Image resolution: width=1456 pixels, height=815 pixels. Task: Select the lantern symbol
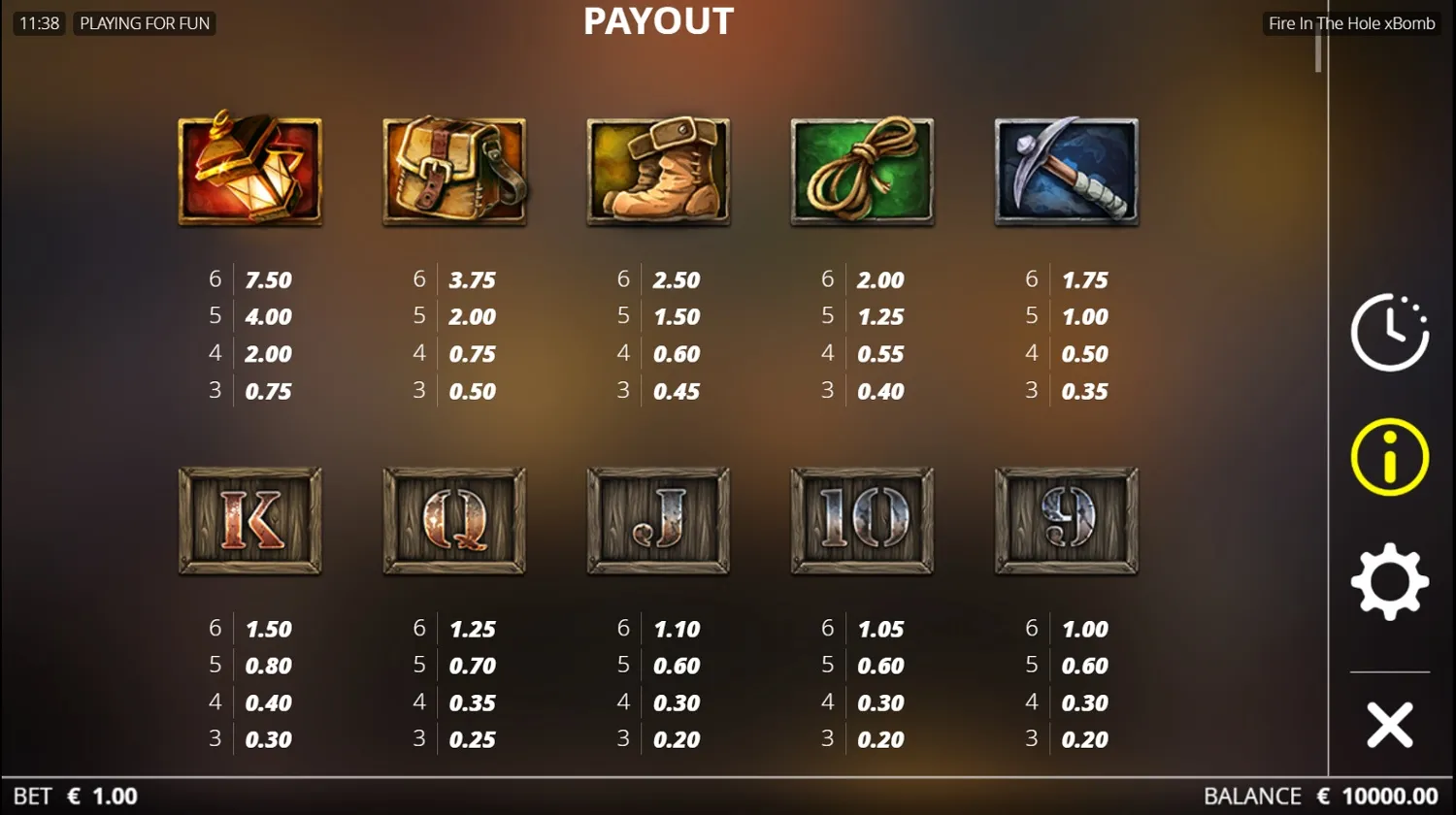pos(249,171)
